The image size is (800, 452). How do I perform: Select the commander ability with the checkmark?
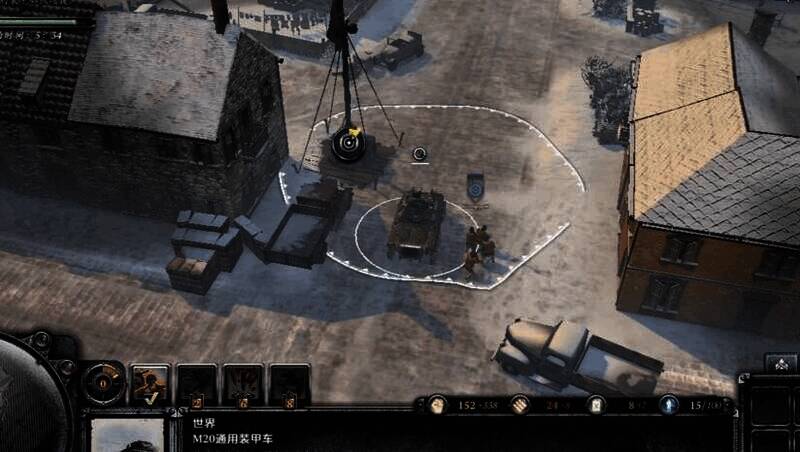(x=150, y=384)
